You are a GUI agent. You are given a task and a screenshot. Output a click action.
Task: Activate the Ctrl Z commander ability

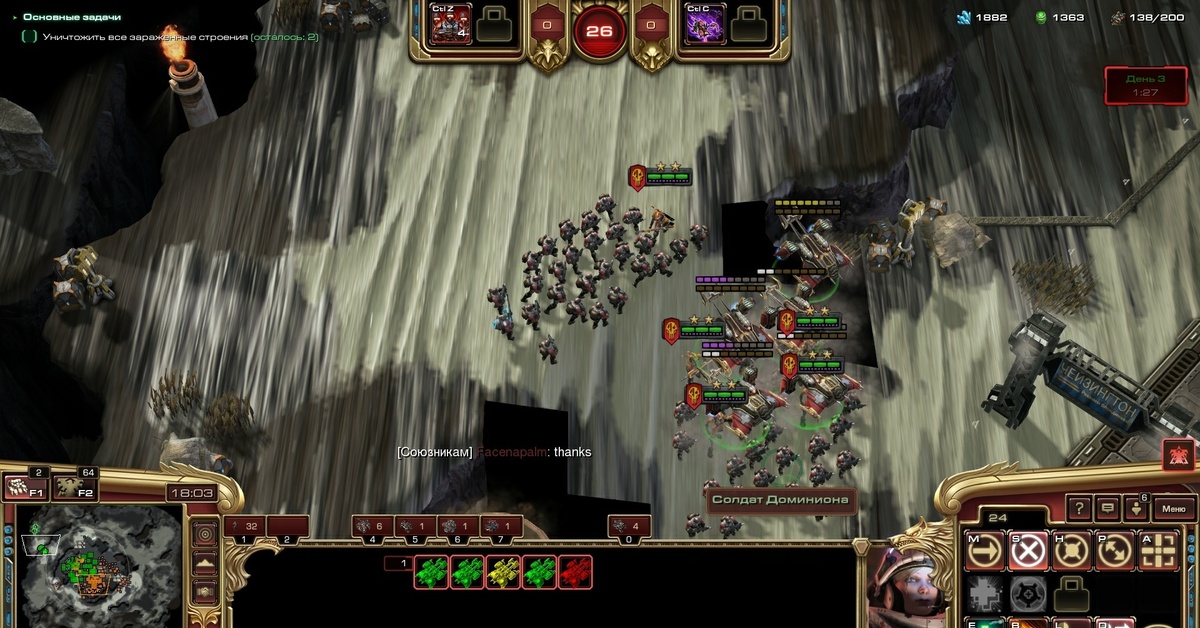450,24
